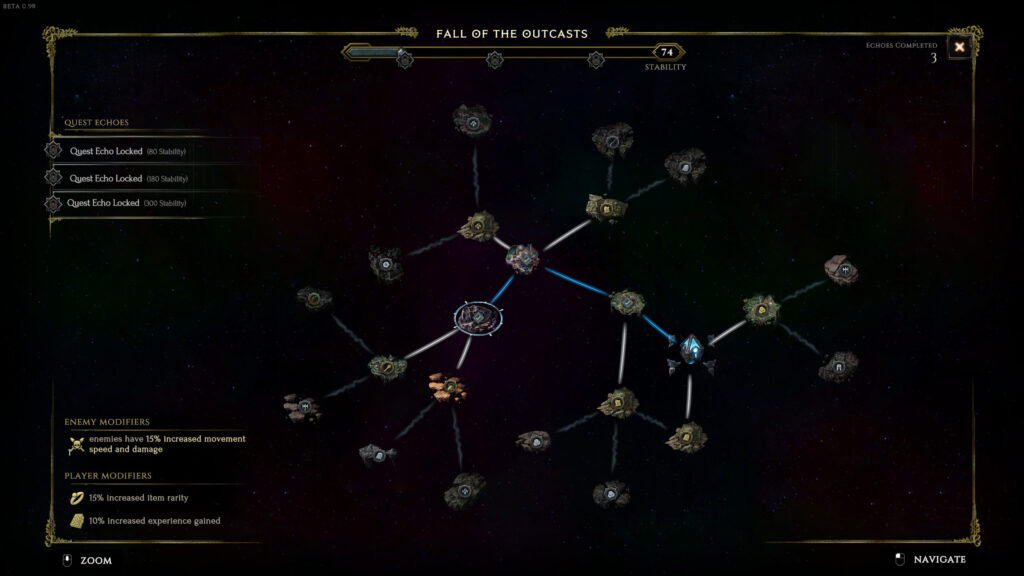The width and height of the screenshot is (1024, 576).
Task: Choose the pinkish rock echo at far right
Action: pos(841,268)
